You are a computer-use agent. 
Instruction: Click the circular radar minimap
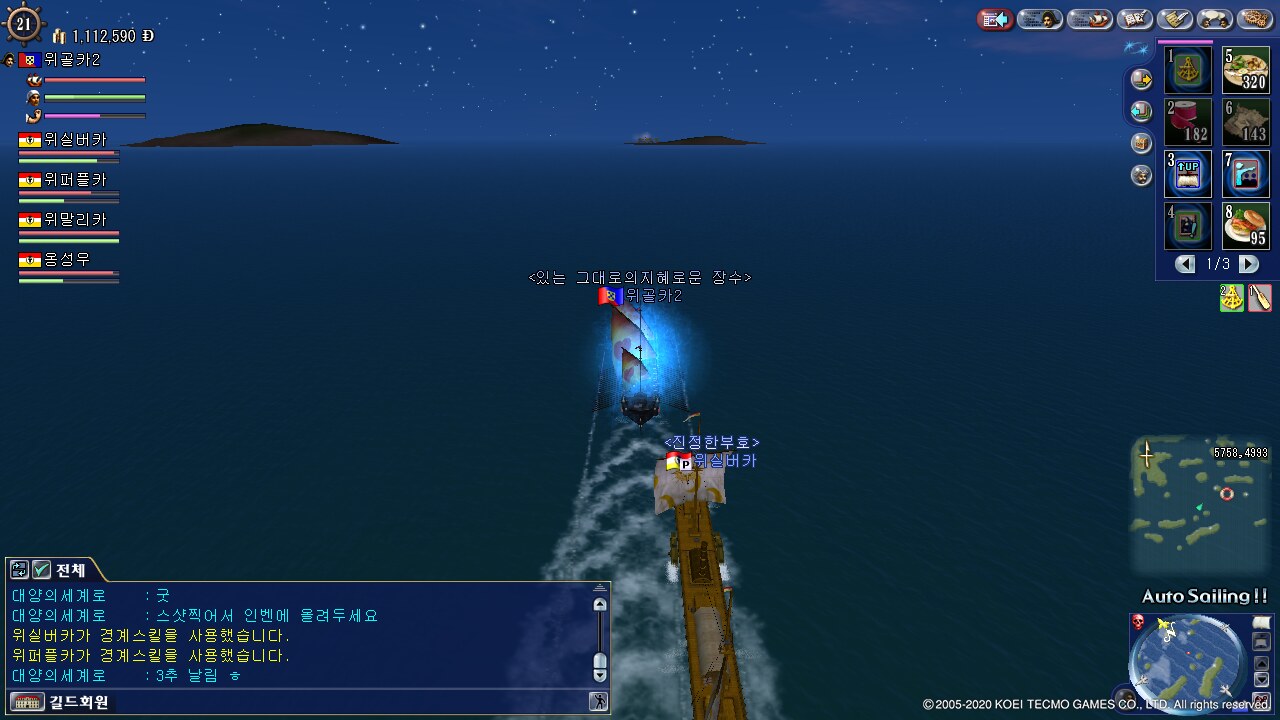coord(1188,660)
